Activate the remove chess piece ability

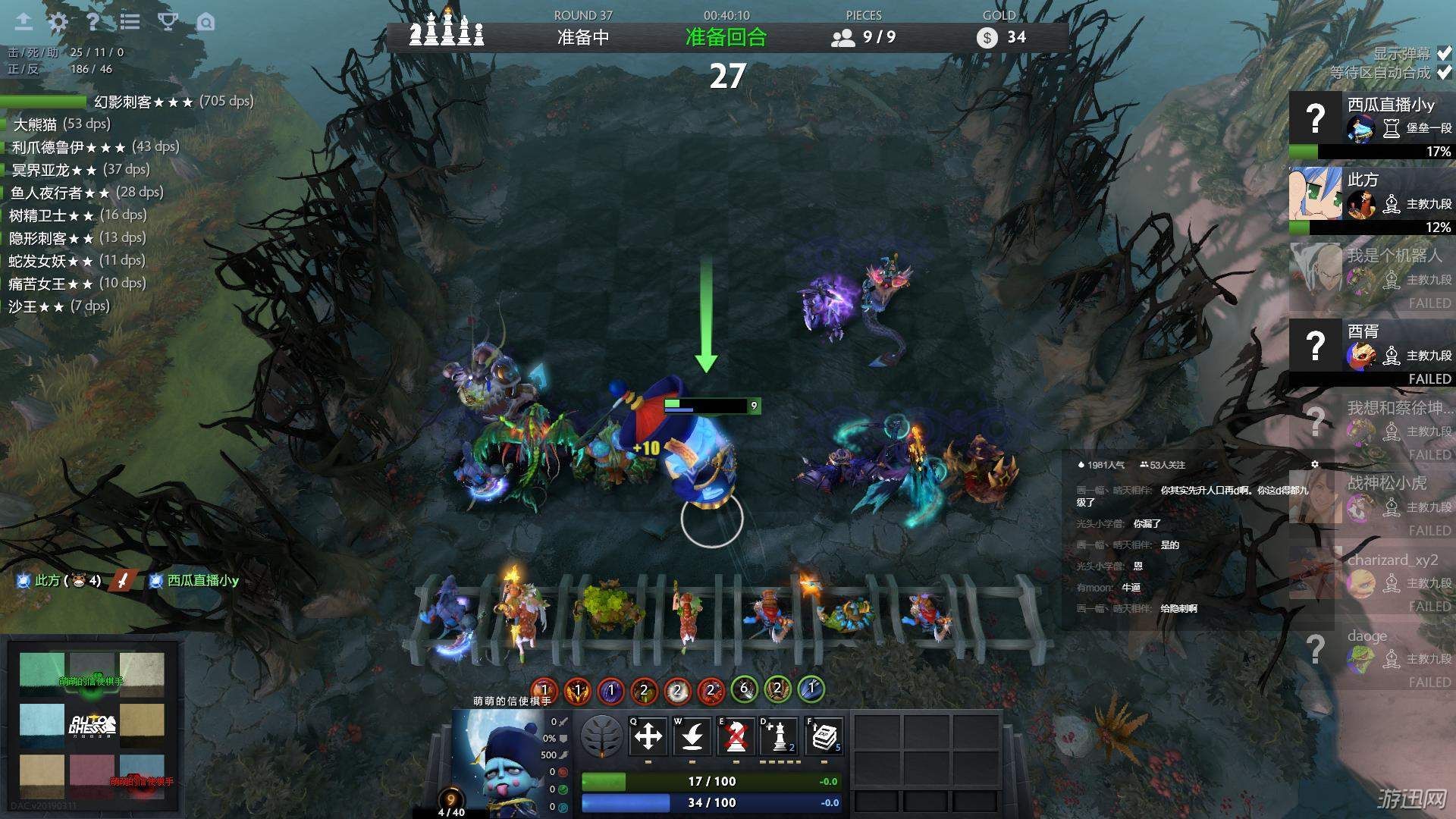[x=736, y=736]
